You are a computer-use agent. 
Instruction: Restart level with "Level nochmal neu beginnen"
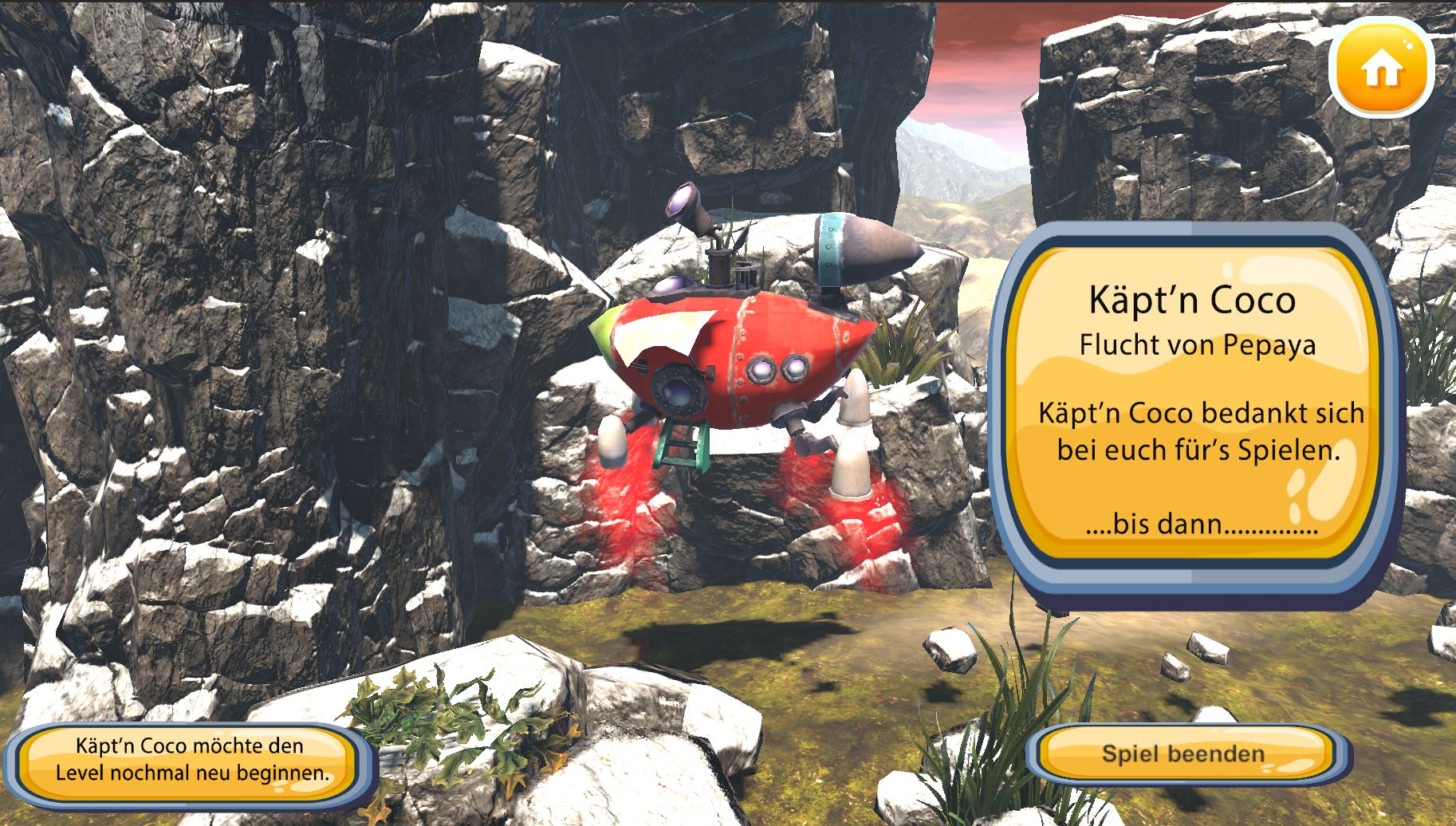pyautogui.click(x=191, y=760)
